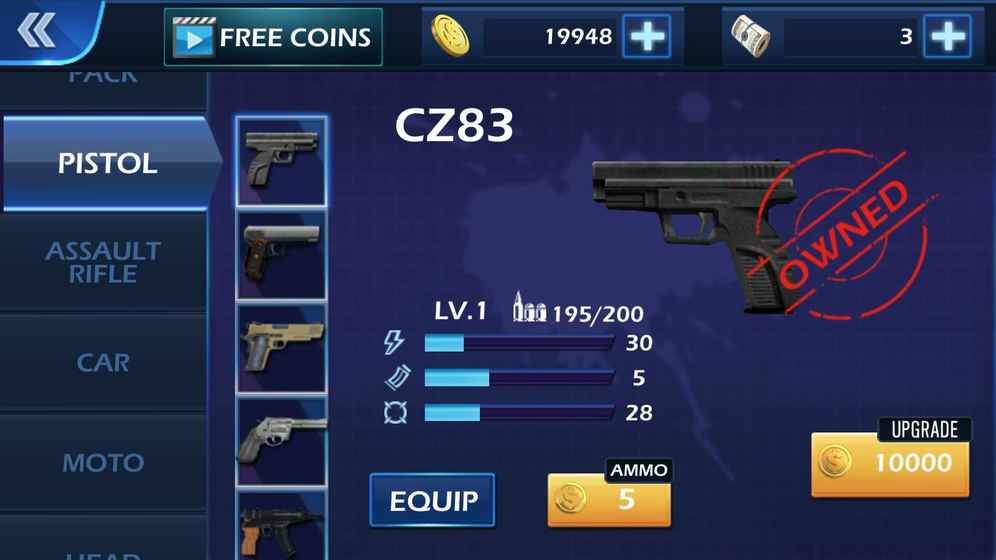The height and width of the screenshot is (560, 996).
Task: Switch to the MOTO category
Action: pyautogui.click(x=103, y=462)
